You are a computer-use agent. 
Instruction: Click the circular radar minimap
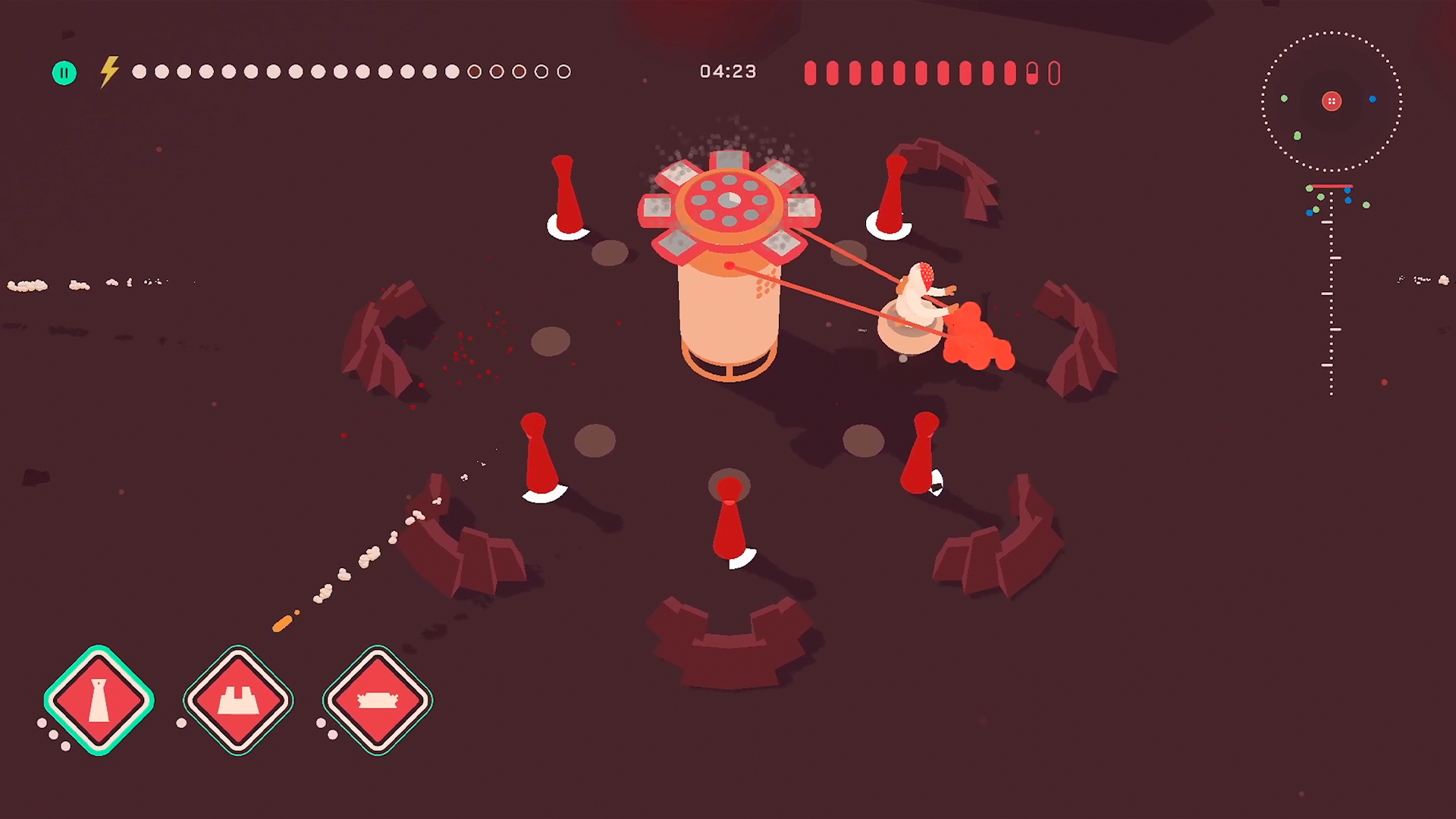[x=1331, y=102]
